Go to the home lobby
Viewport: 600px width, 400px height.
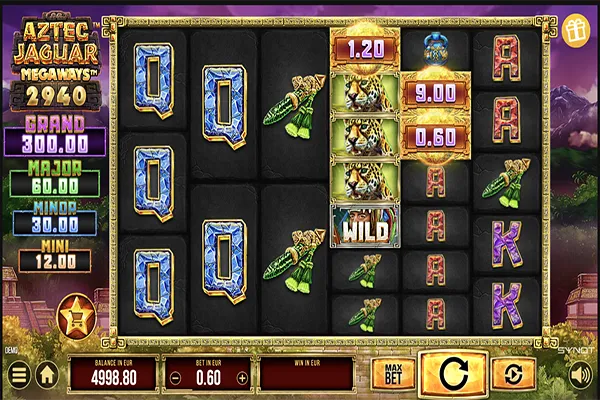click(x=46, y=375)
